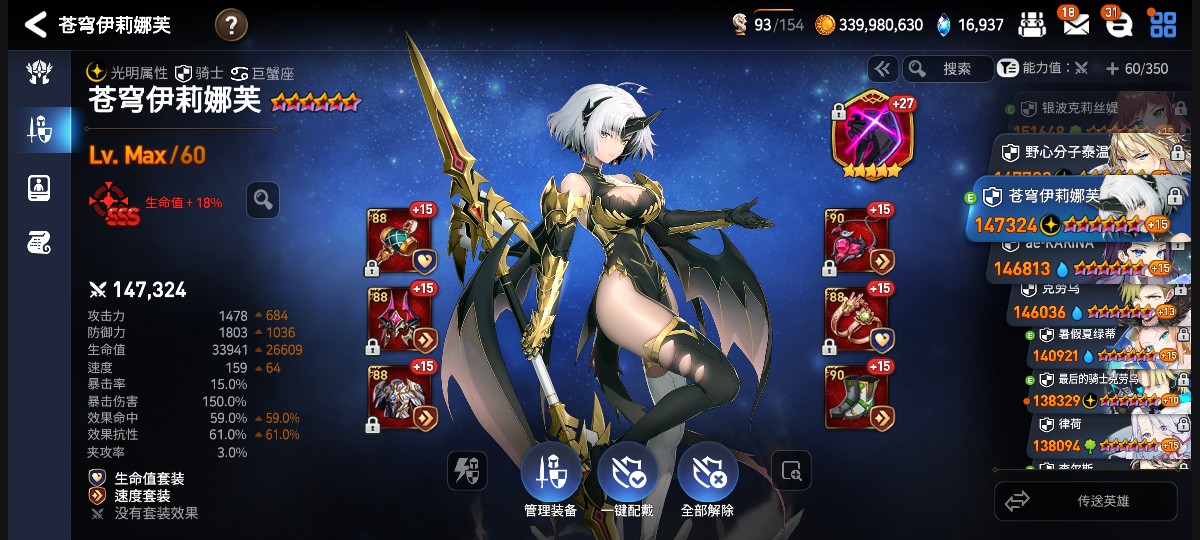Go back using the top-left arrow

36,25
